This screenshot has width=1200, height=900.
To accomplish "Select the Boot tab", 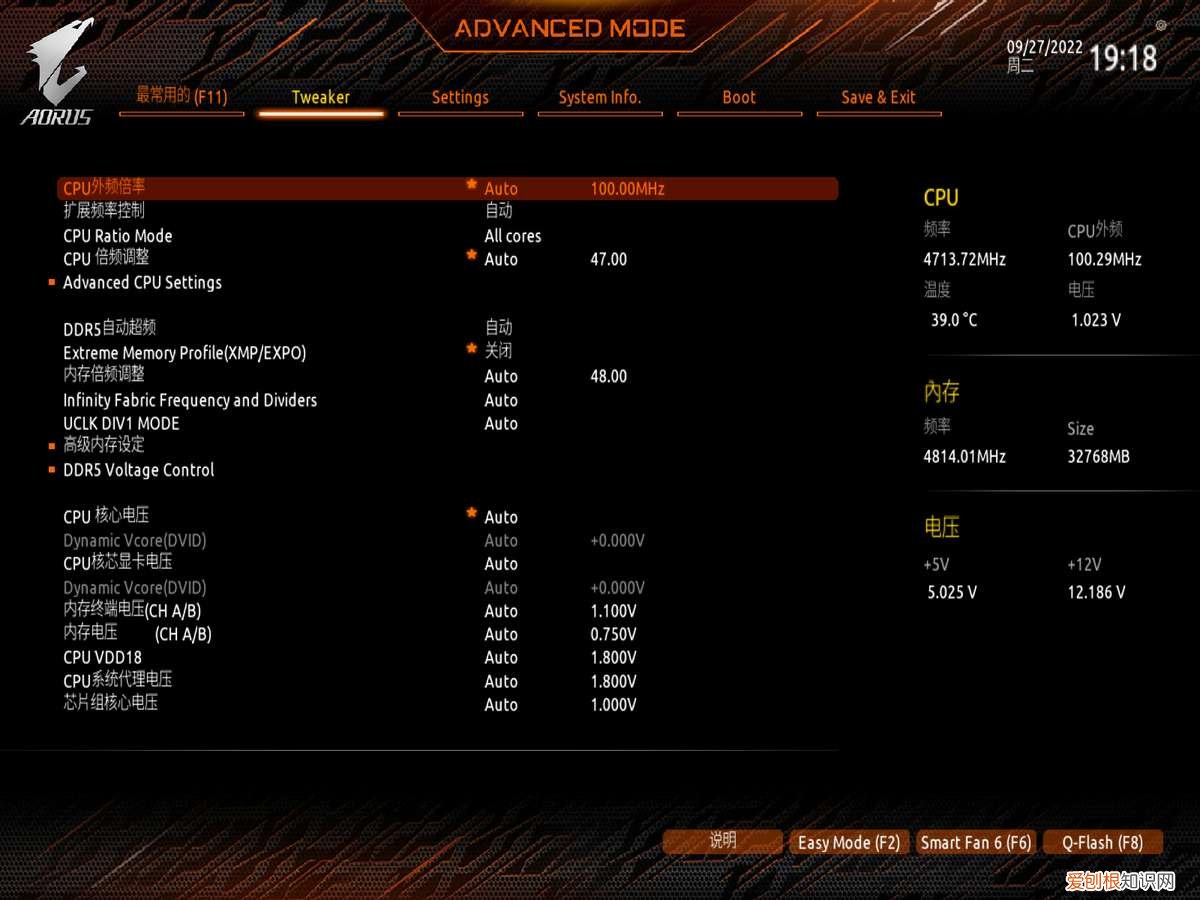I will click(x=739, y=98).
